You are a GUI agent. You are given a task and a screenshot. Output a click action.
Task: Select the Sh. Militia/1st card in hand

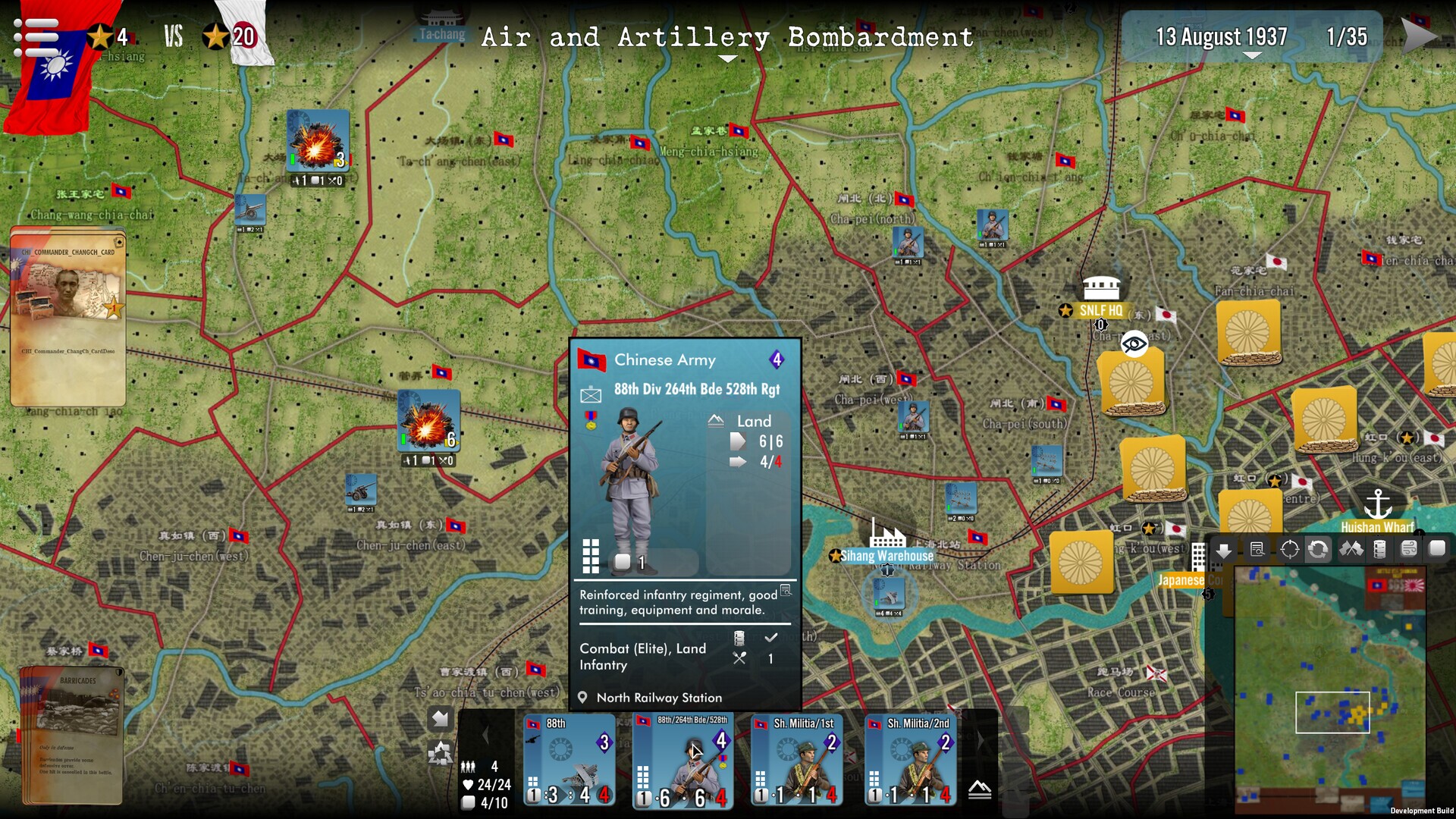tap(796, 758)
